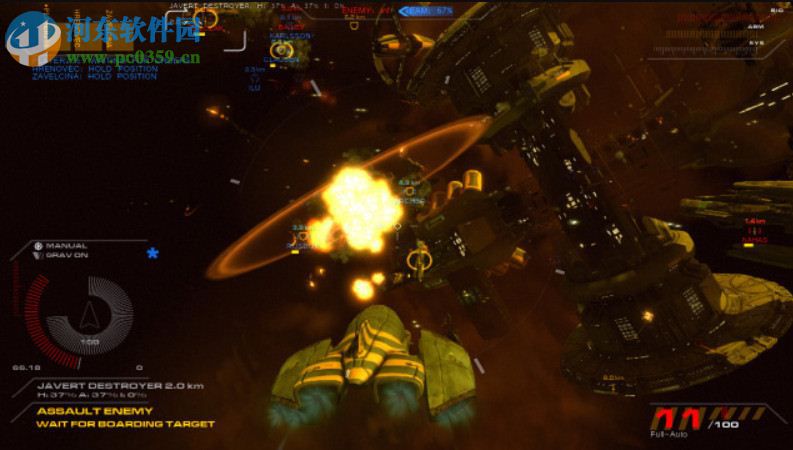The width and height of the screenshot is (793, 450).
Task: Select Zavelcina's Hold Position squad order
Action: click(94, 76)
